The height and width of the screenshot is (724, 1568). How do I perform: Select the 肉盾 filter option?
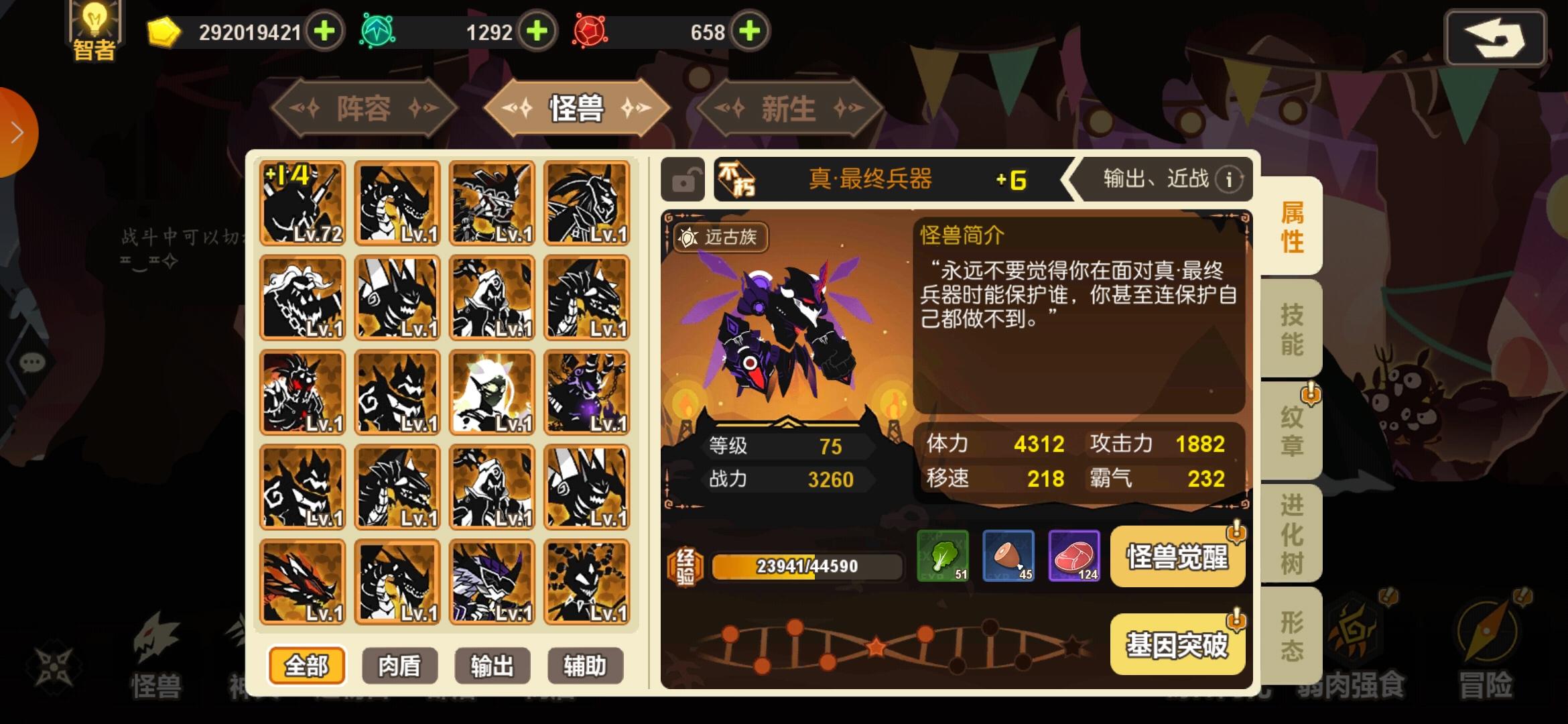(x=399, y=666)
